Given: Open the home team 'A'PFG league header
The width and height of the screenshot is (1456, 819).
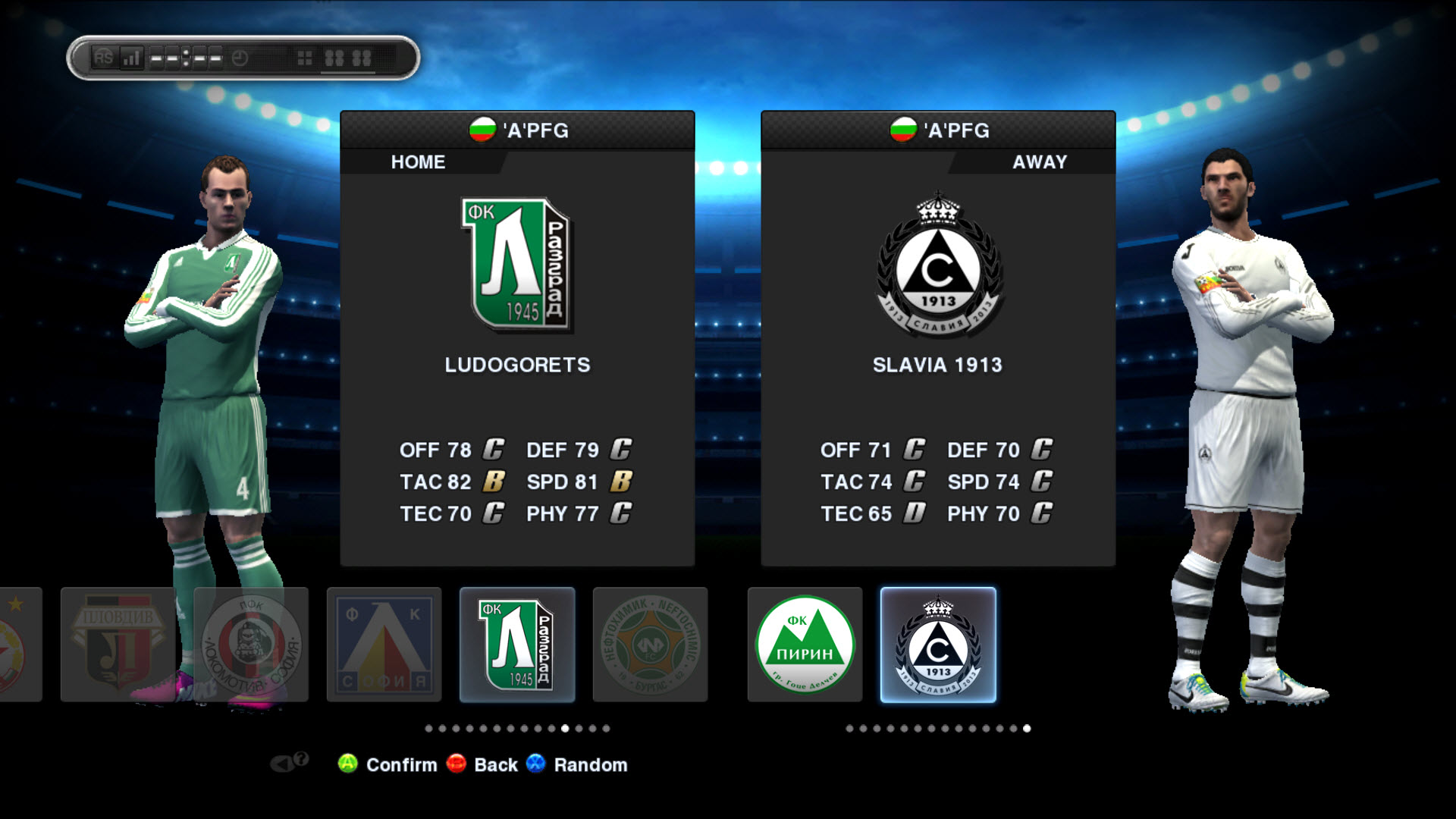Looking at the screenshot, I should [518, 130].
